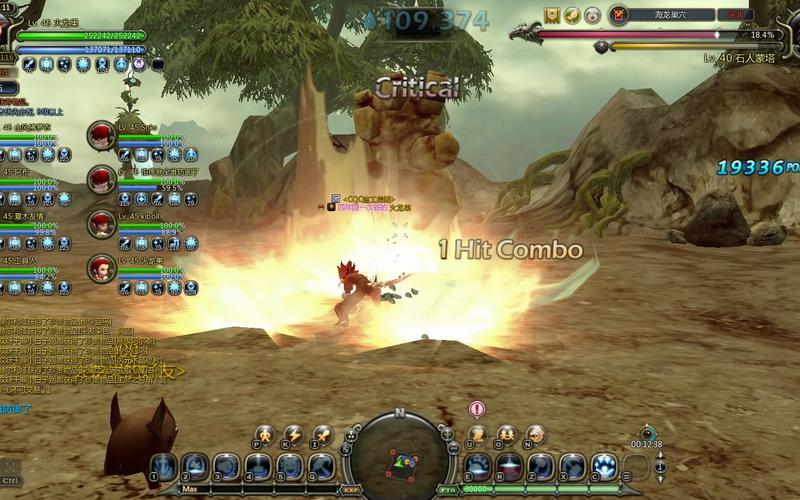Activate the paw skill bound to C
The height and width of the screenshot is (500, 800).
click(604, 466)
